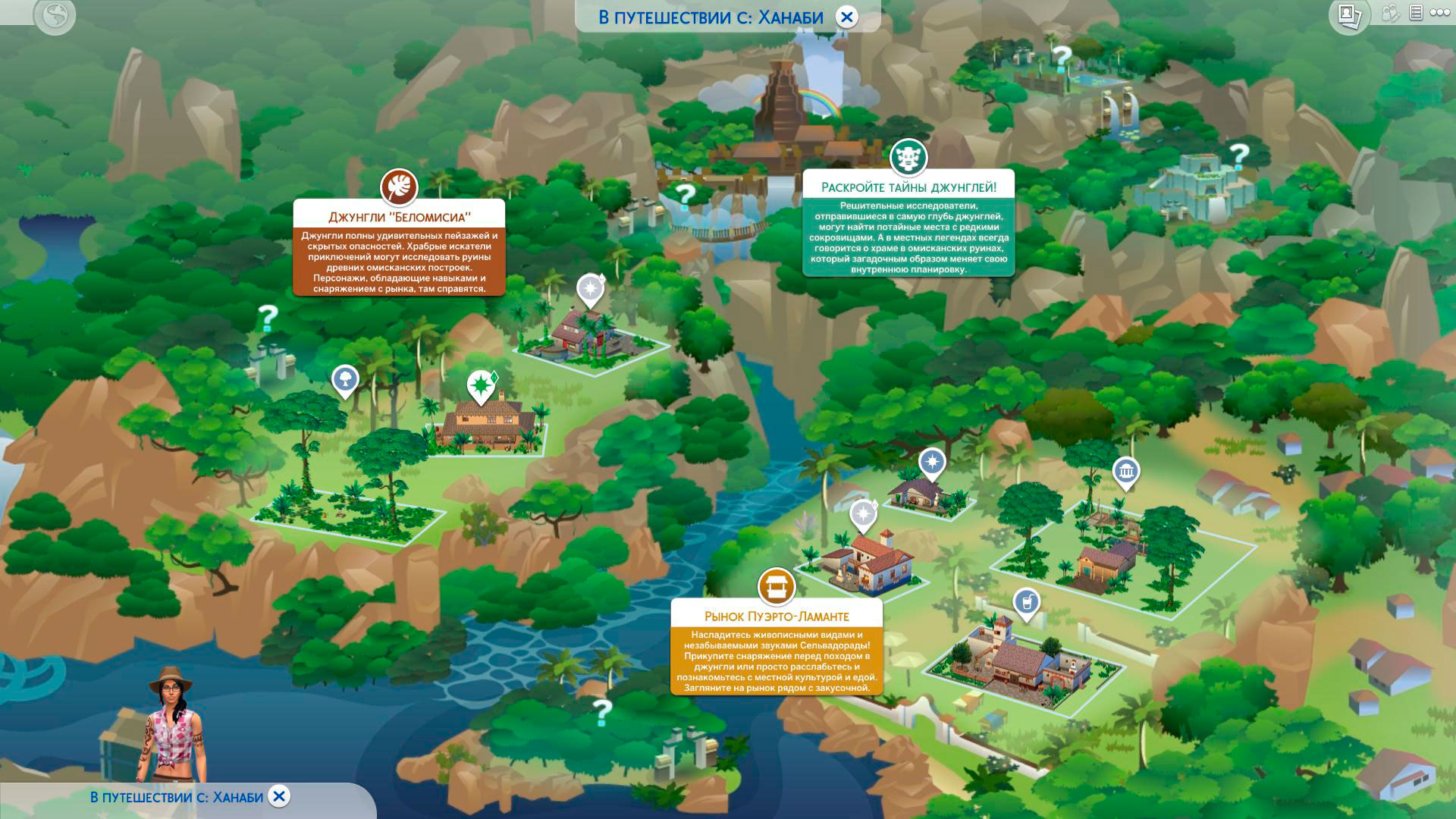Select the museum lot pin
This screenshot has height=819, width=1456.
(x=1126, y=472)
